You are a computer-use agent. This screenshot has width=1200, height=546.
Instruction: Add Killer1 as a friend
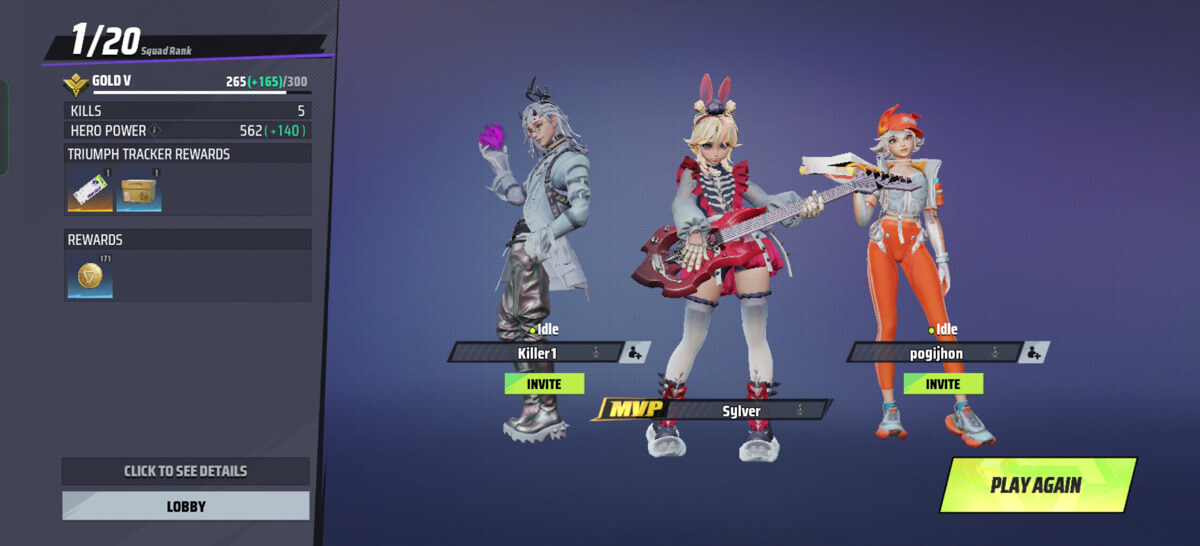pyautogui.click(x=635, y=352)
